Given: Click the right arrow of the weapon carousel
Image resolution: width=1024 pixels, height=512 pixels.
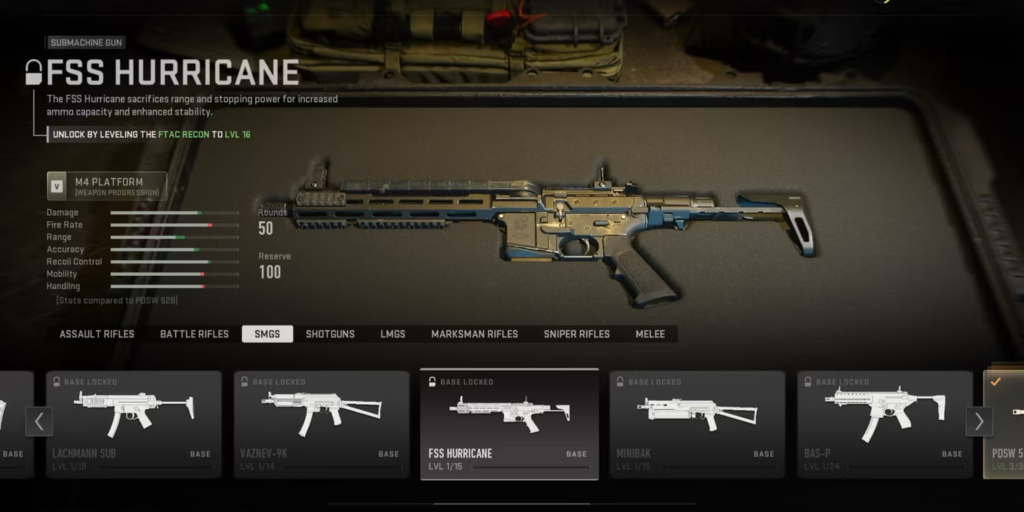Looking at the screenshot, I should 979,421.
